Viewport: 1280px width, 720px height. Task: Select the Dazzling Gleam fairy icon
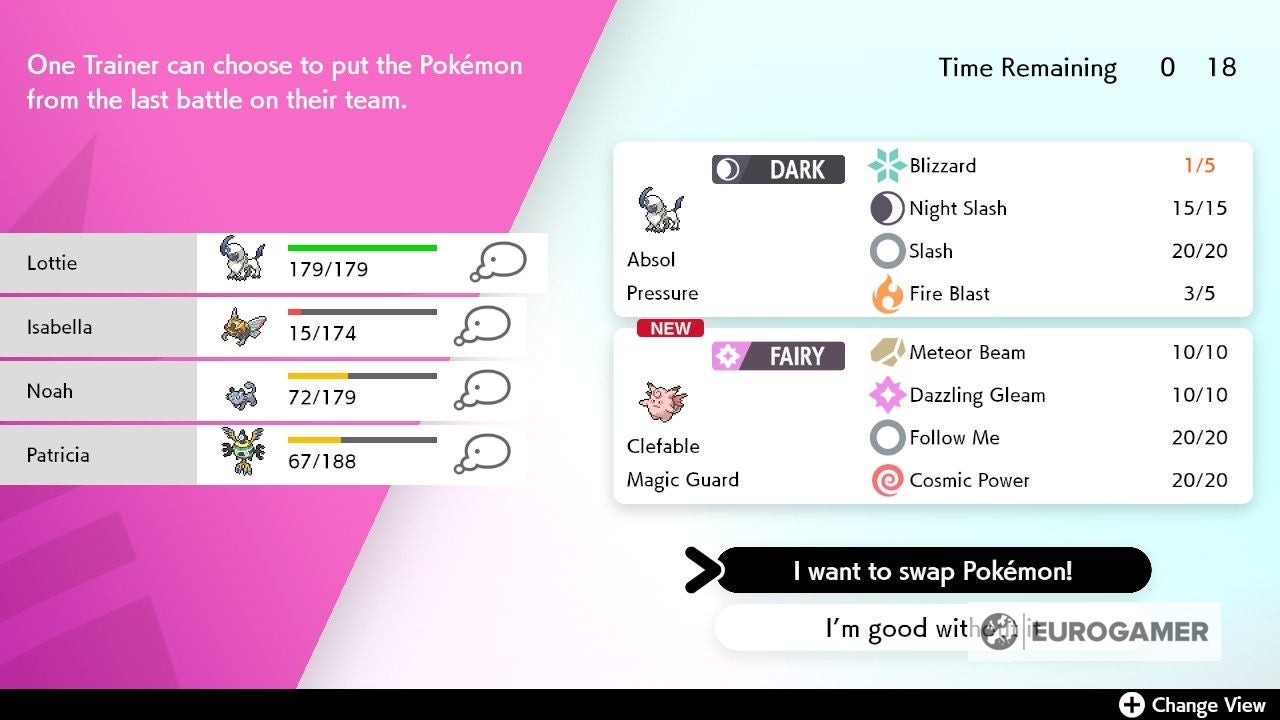(x=888, y=394)
